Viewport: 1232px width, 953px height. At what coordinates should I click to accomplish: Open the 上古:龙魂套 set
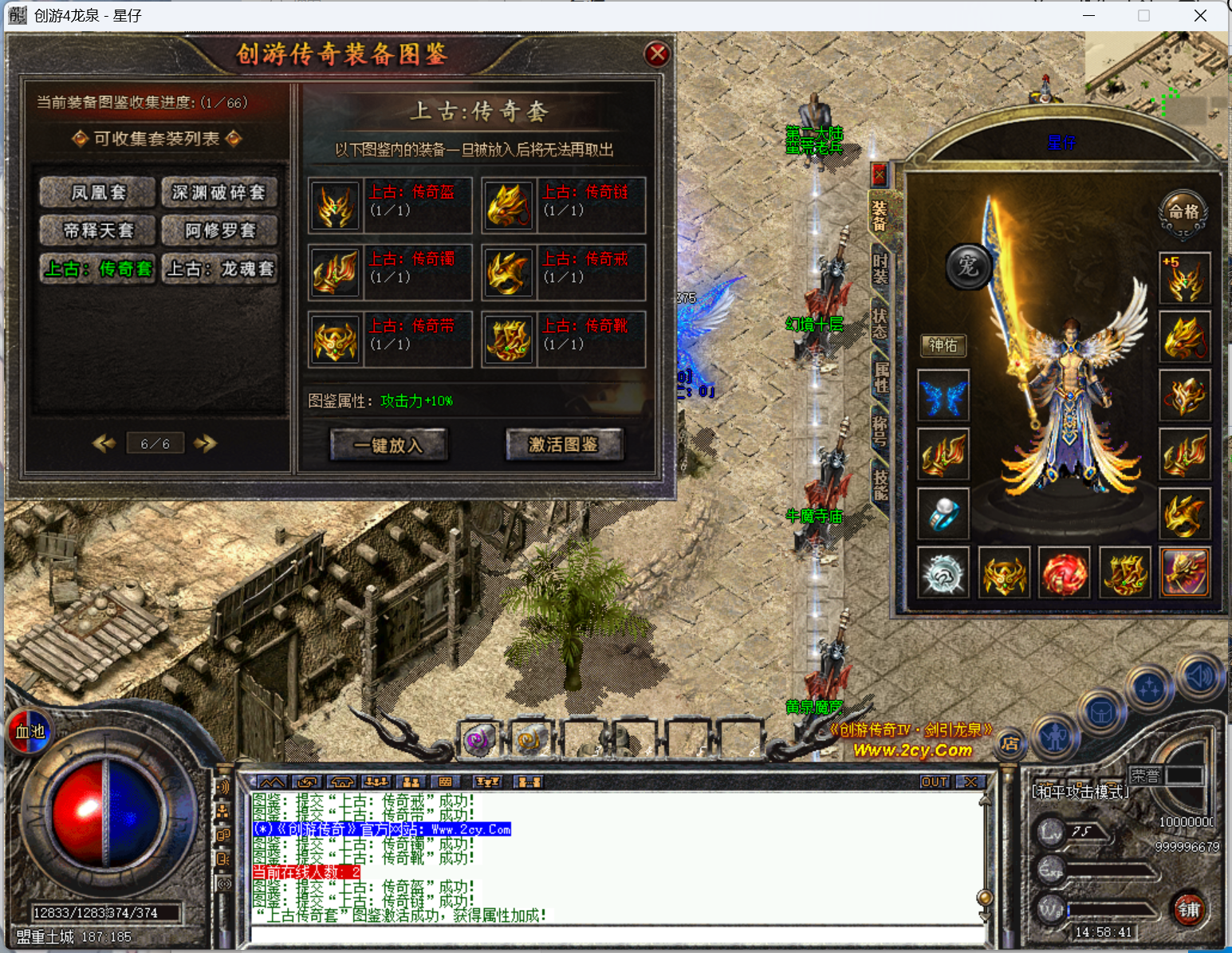(219, 269)
